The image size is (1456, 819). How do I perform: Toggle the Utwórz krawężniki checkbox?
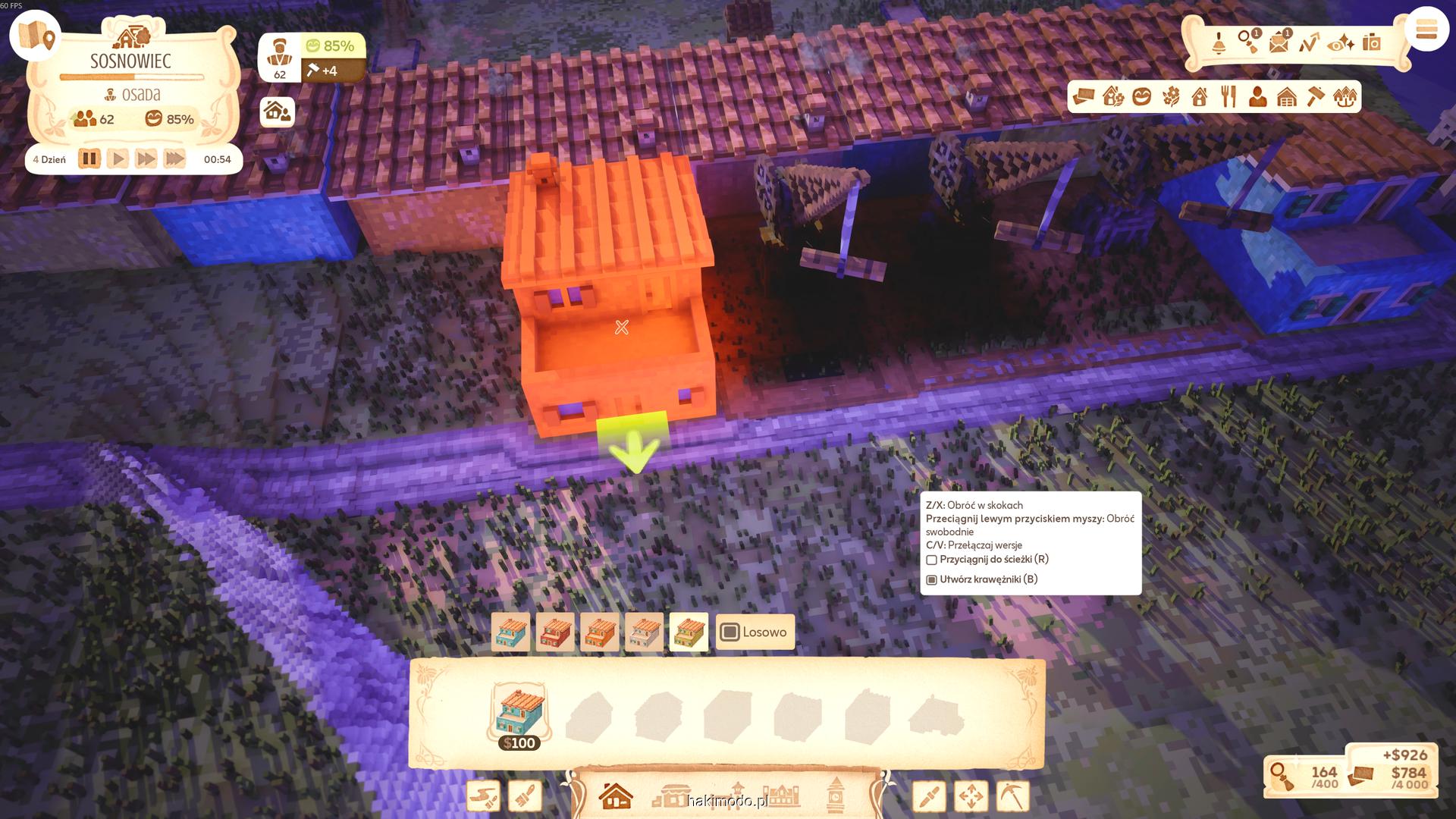tap(932, 579)
